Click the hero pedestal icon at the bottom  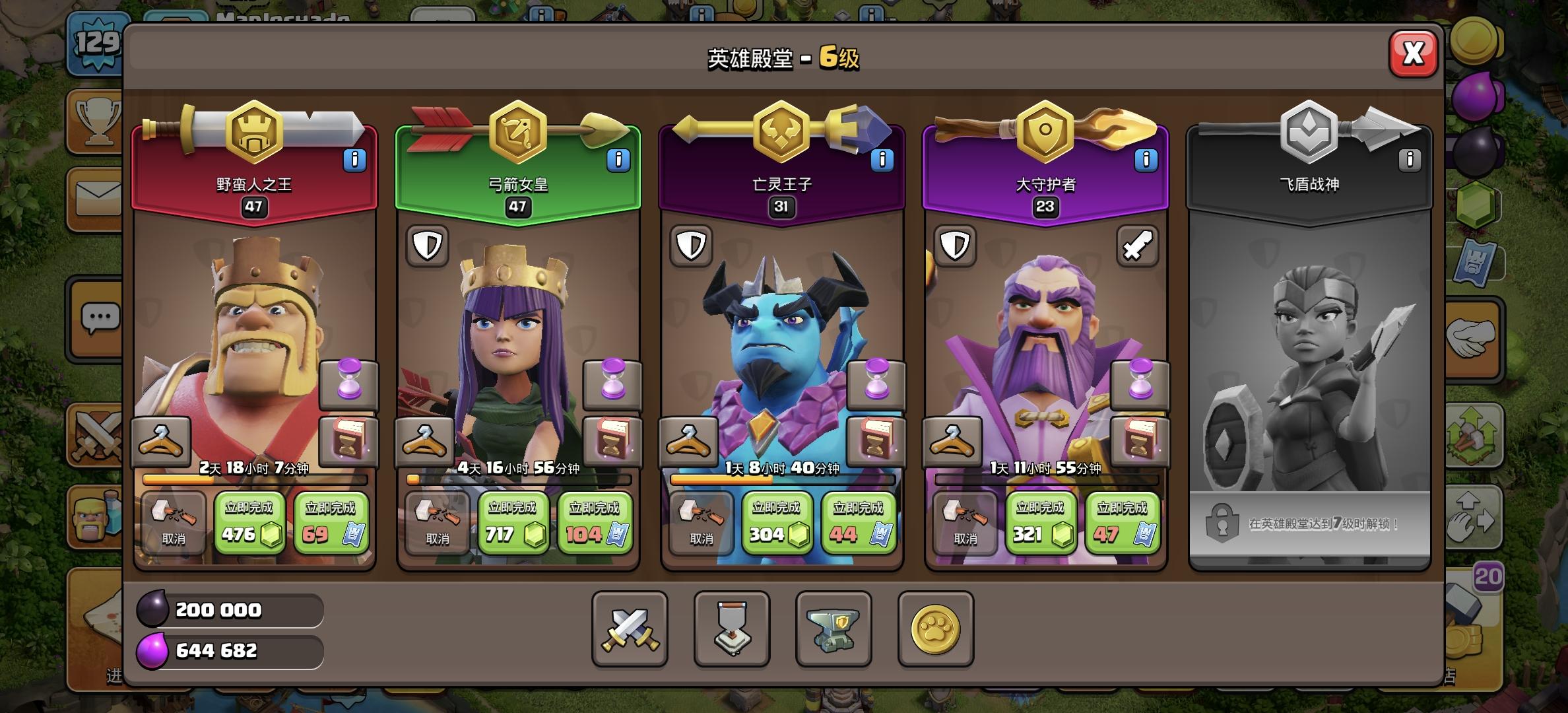coord(731,628)
